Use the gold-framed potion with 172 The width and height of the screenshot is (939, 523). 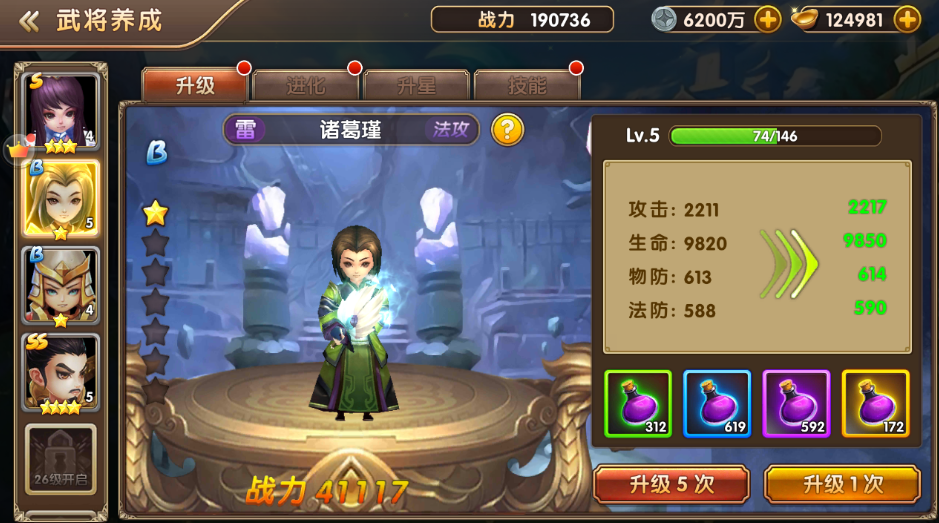click(875, 403)
